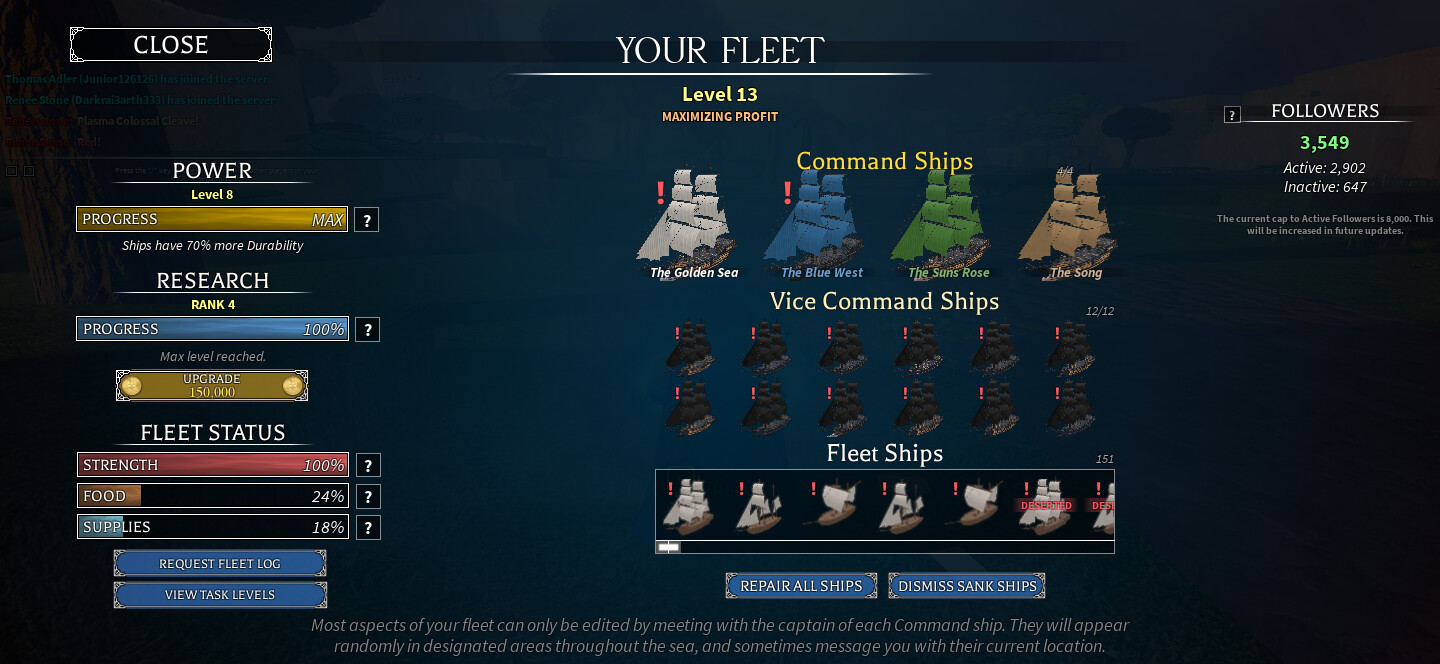The width and height of the screenshot is (1440, 664).
Task: Close the fleet menu
Action: [x=171, y=45]
